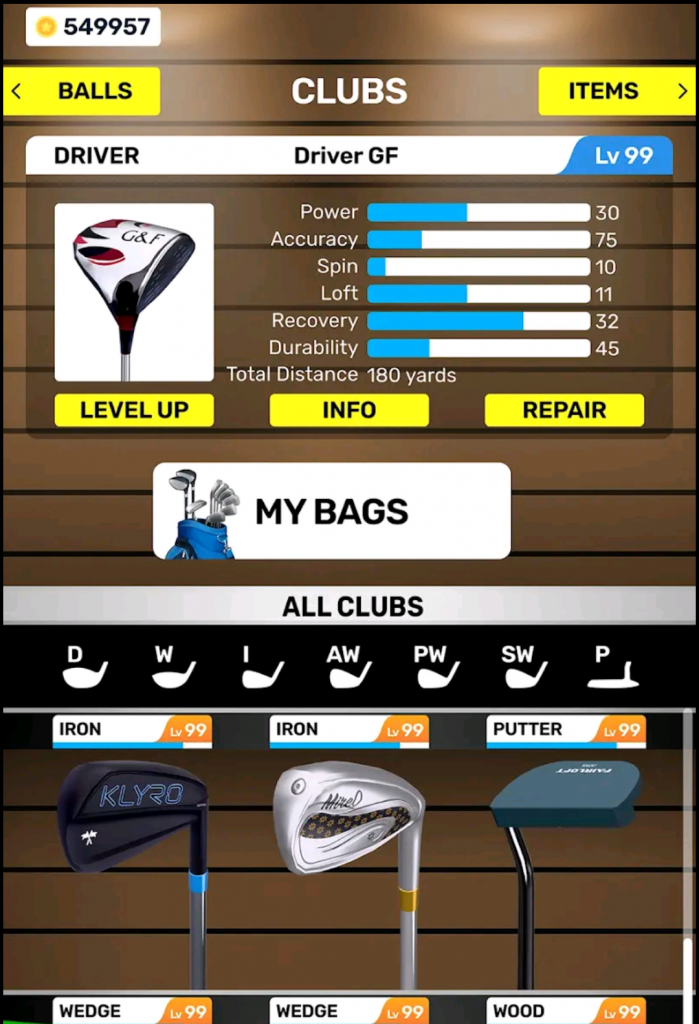Image resolution: width=699 pixels, height=1024 pixels.
Task: Tap the gold coin balance display
Action: coord(92,27)
